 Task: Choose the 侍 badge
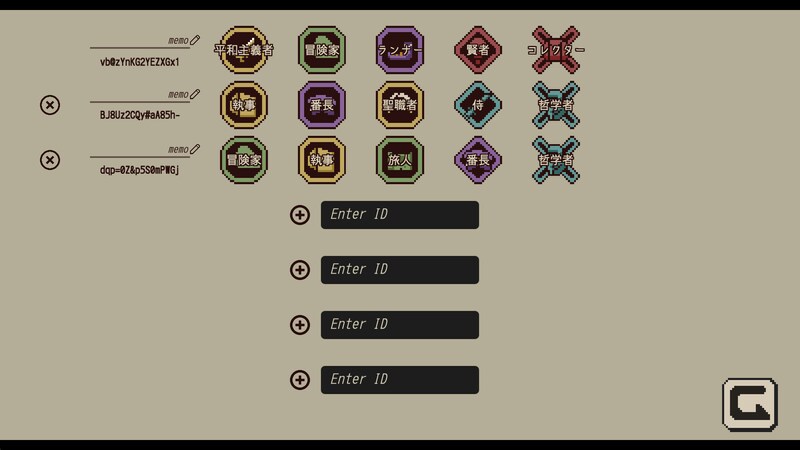tap(478, 105)
